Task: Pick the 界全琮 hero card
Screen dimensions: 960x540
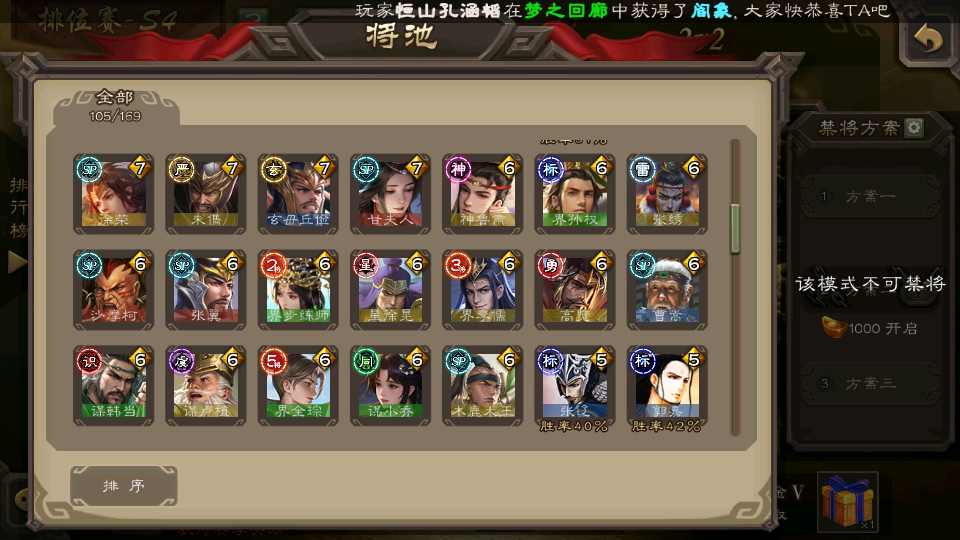Action: pyautogui.click(x=298, y=386)
